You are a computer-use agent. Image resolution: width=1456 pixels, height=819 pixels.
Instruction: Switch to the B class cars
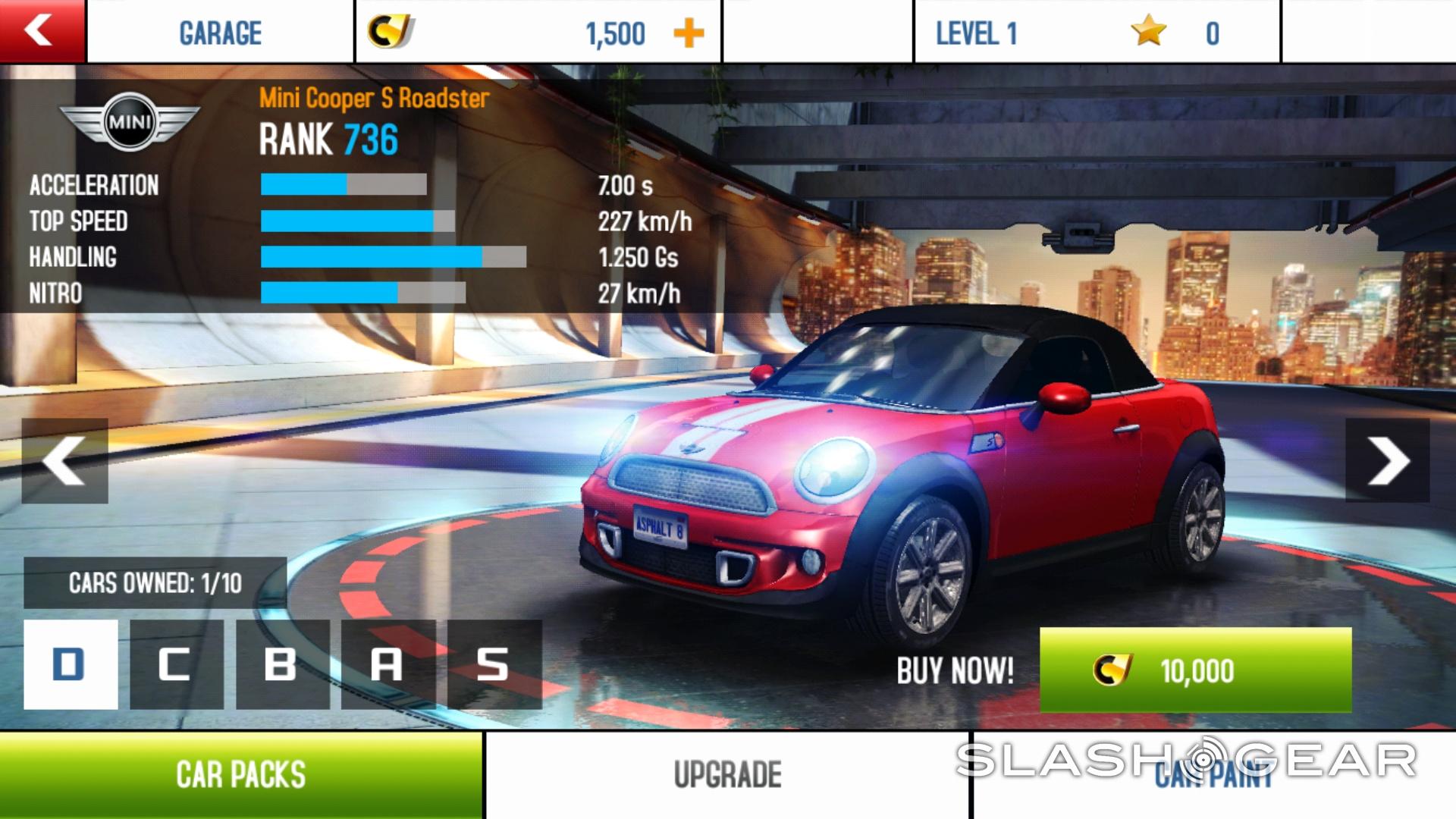tap(282, 664)
